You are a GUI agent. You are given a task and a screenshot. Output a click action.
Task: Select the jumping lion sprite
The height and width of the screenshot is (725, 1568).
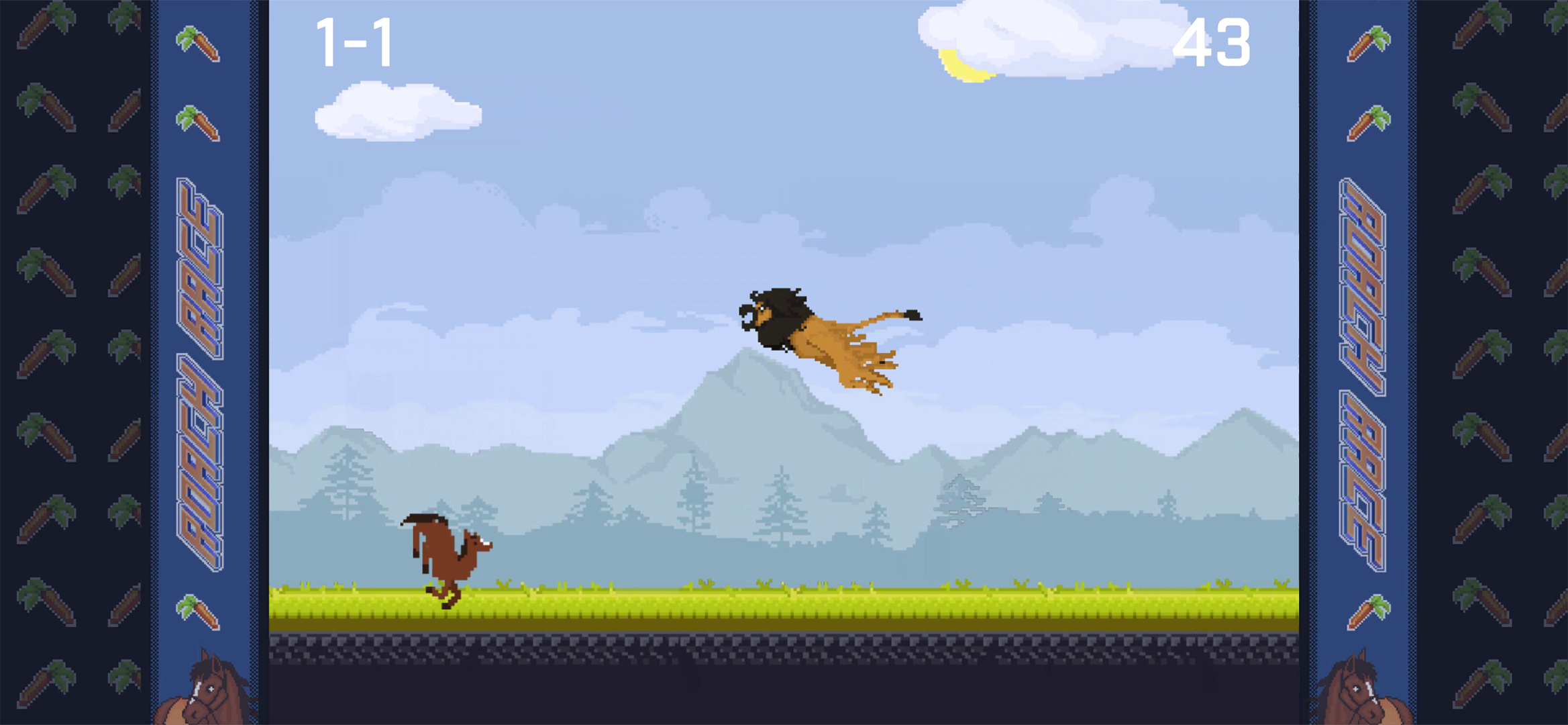[x=825, y=336]
